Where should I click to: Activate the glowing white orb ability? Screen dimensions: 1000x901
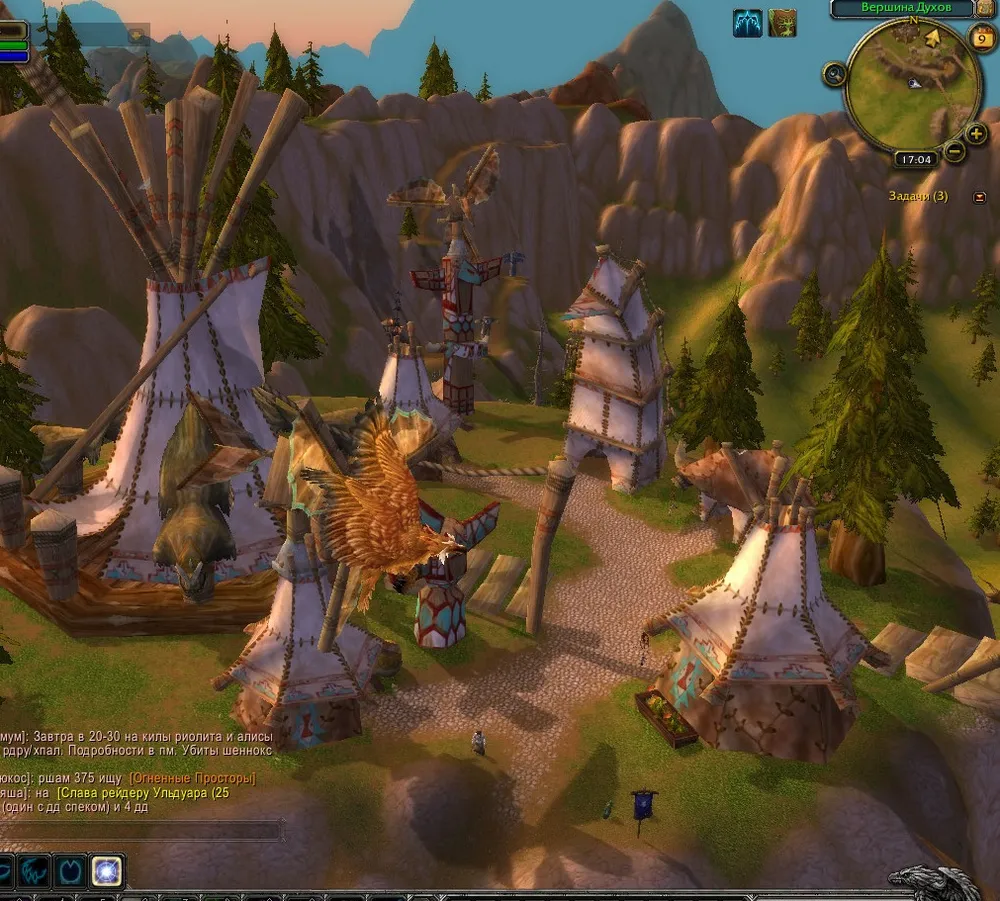point(106,871)
